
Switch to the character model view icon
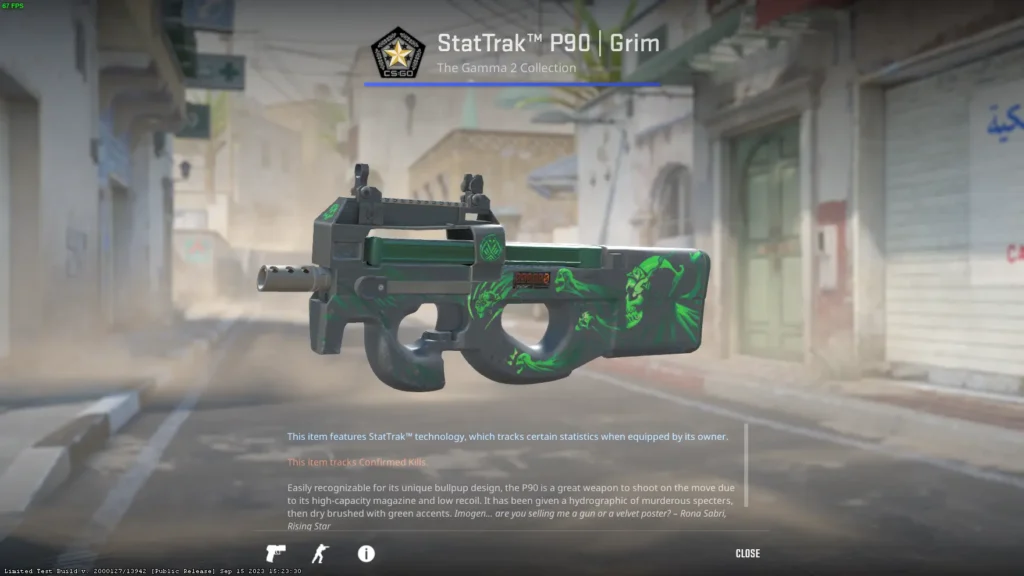[319, 553]
